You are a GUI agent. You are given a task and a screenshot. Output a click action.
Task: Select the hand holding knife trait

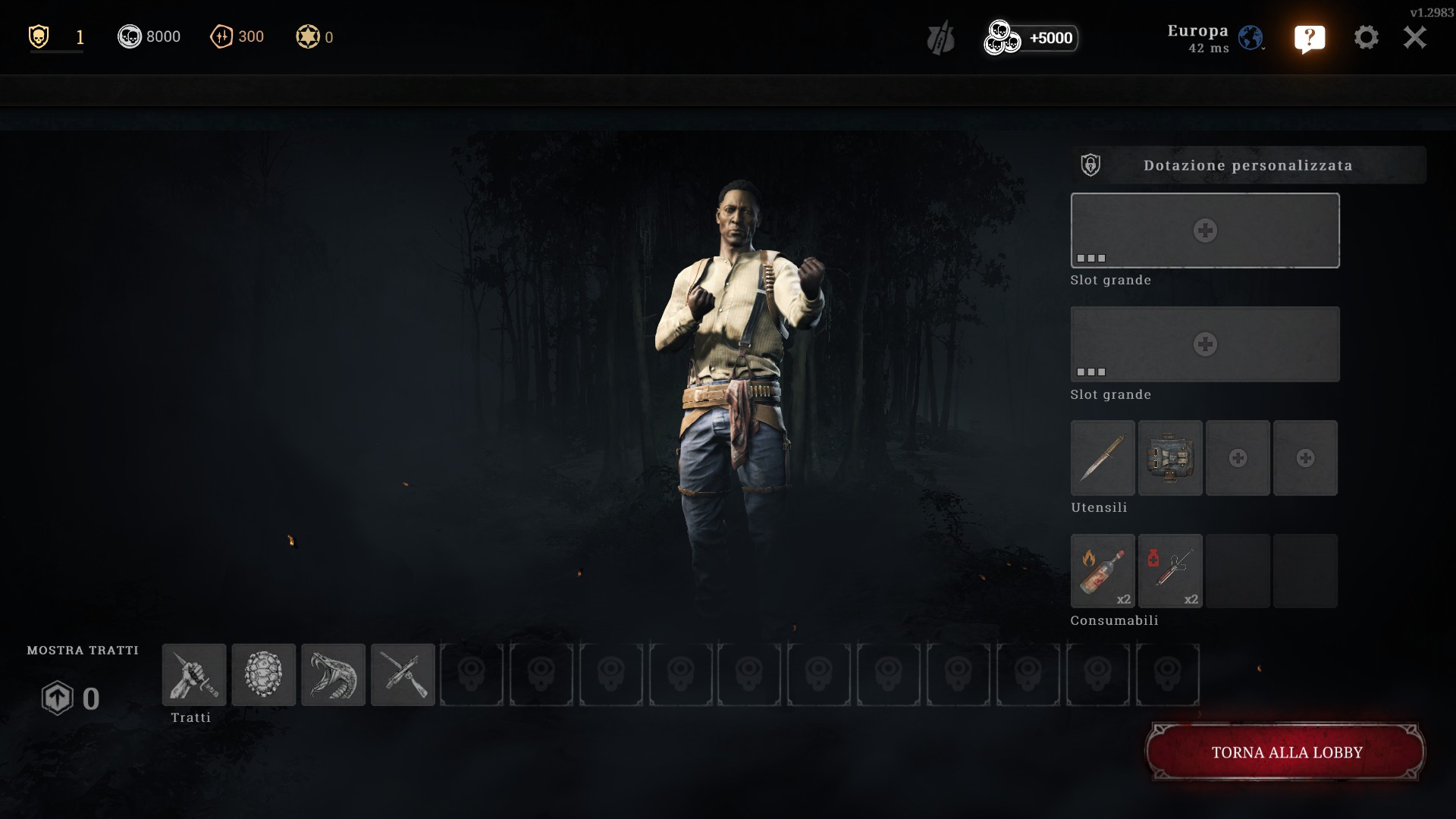[x=194, y=675]
